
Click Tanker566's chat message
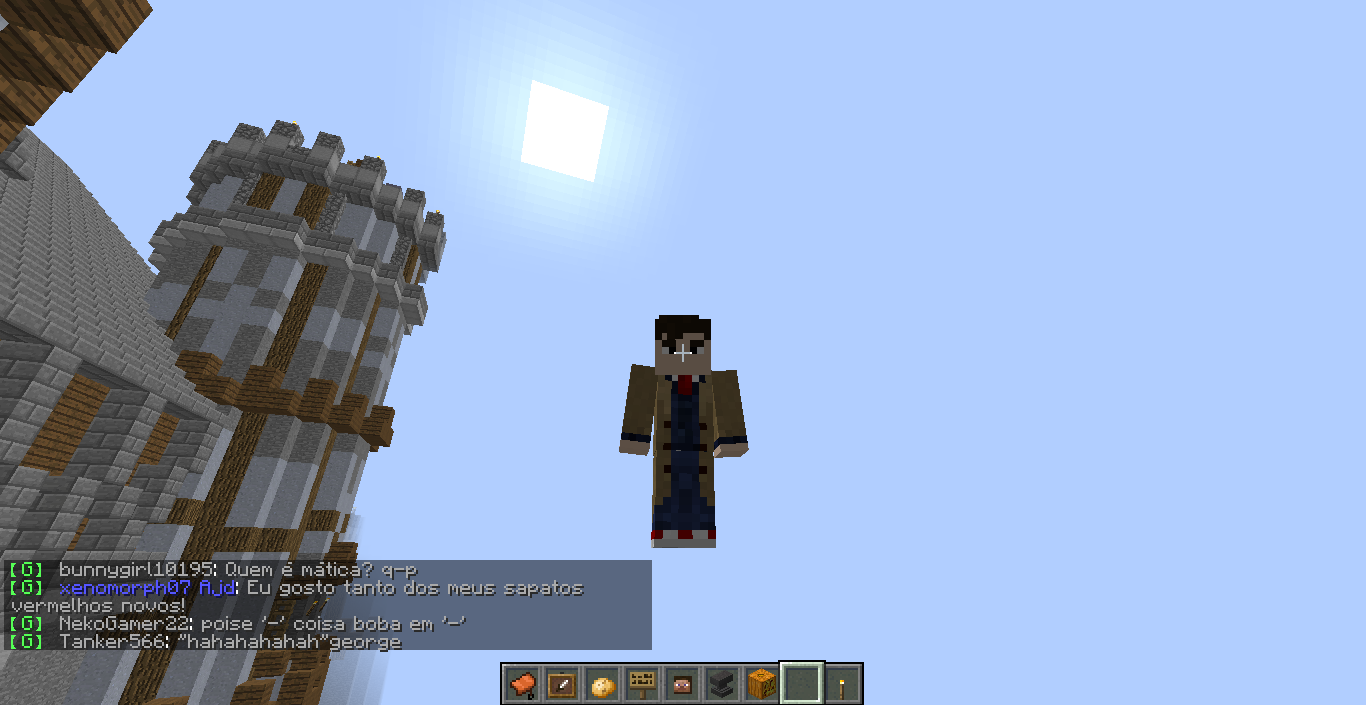point(230,642)
